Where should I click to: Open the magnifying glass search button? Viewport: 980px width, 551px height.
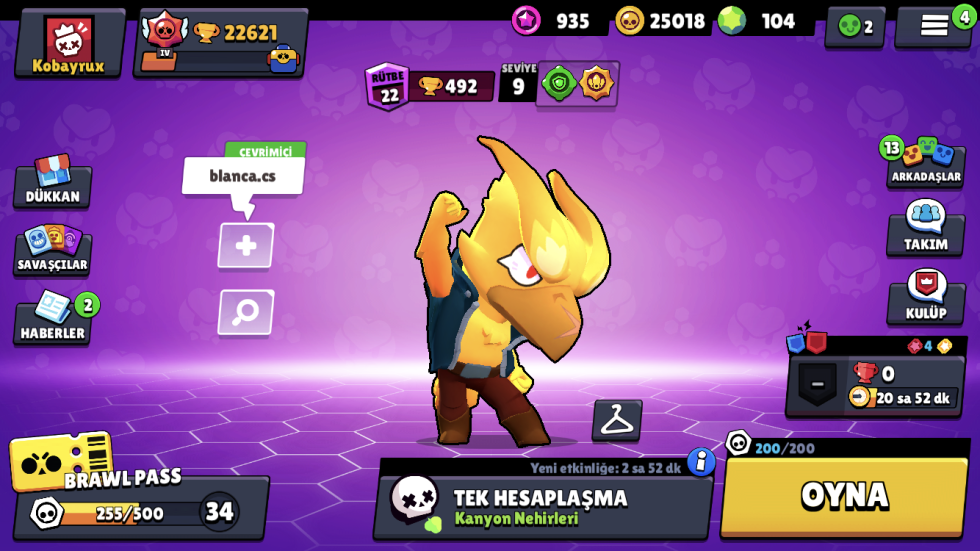(246, 313)
